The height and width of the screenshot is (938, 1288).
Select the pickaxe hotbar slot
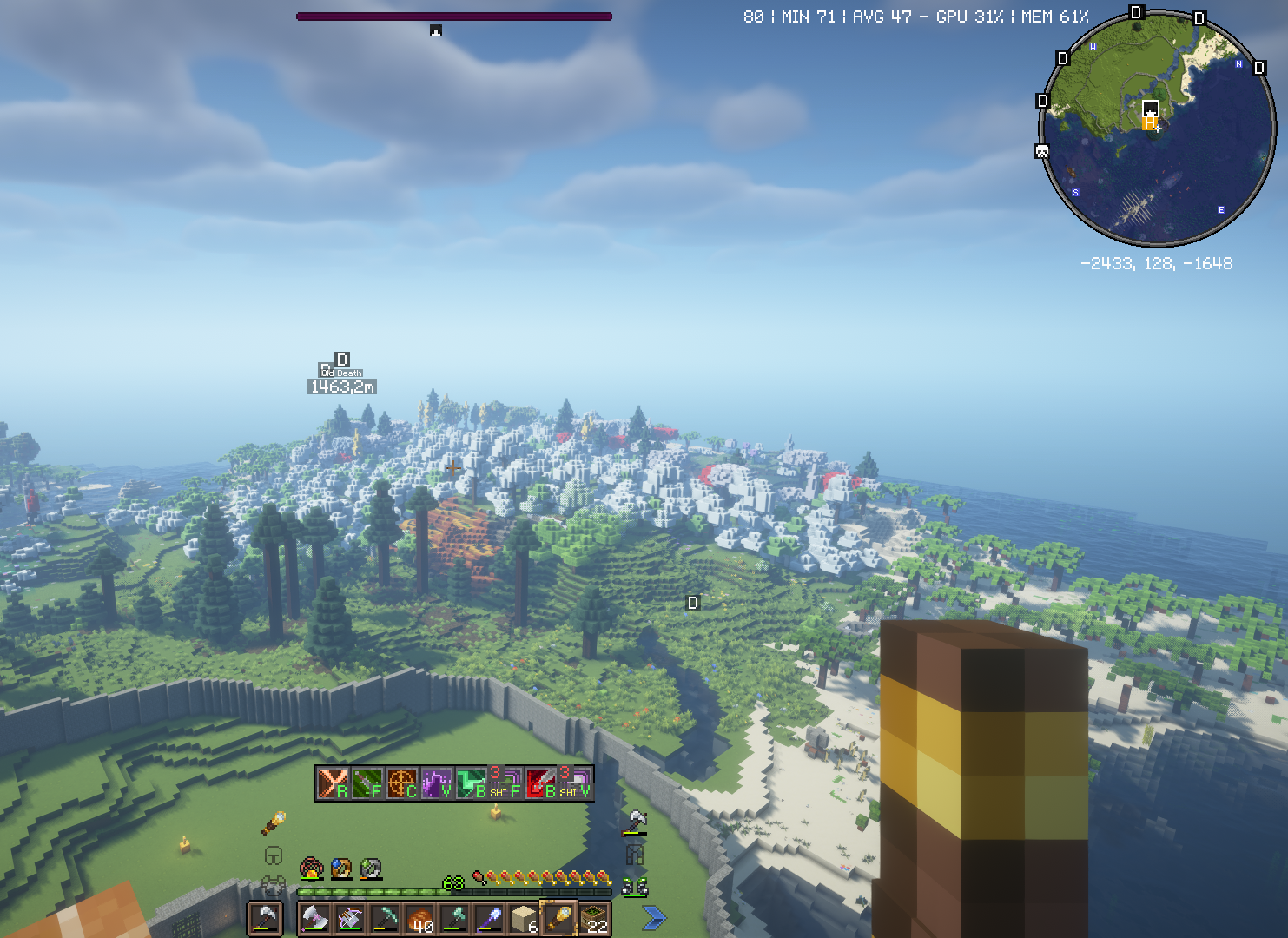[x=385, y=919]
